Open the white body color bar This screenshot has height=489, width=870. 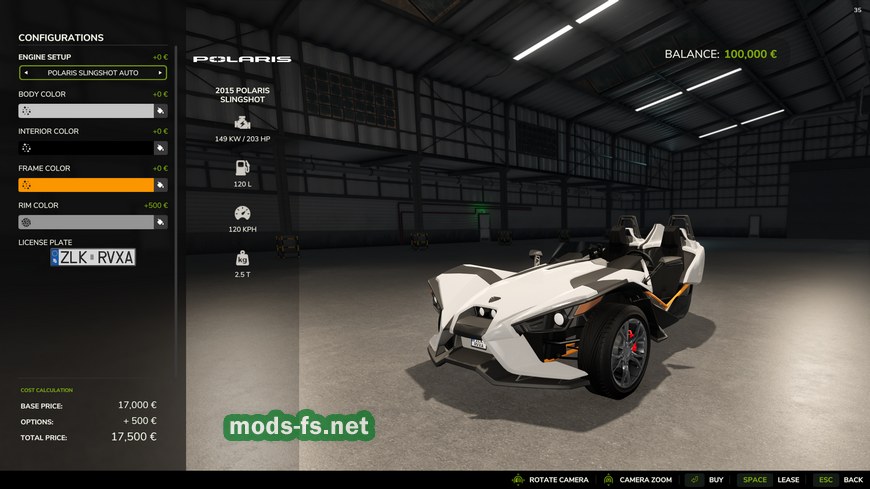click(86, 111)
